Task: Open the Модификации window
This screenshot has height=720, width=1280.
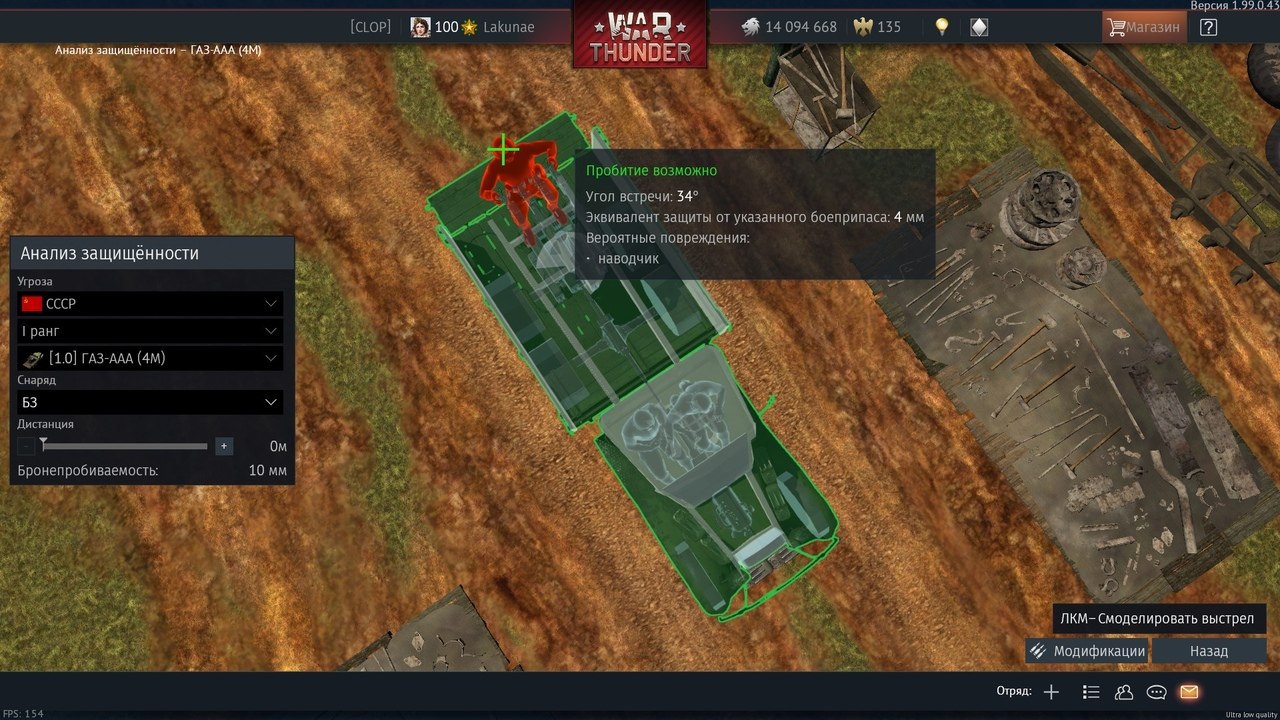Action: pyautogui.click(x=1087, y=651)
